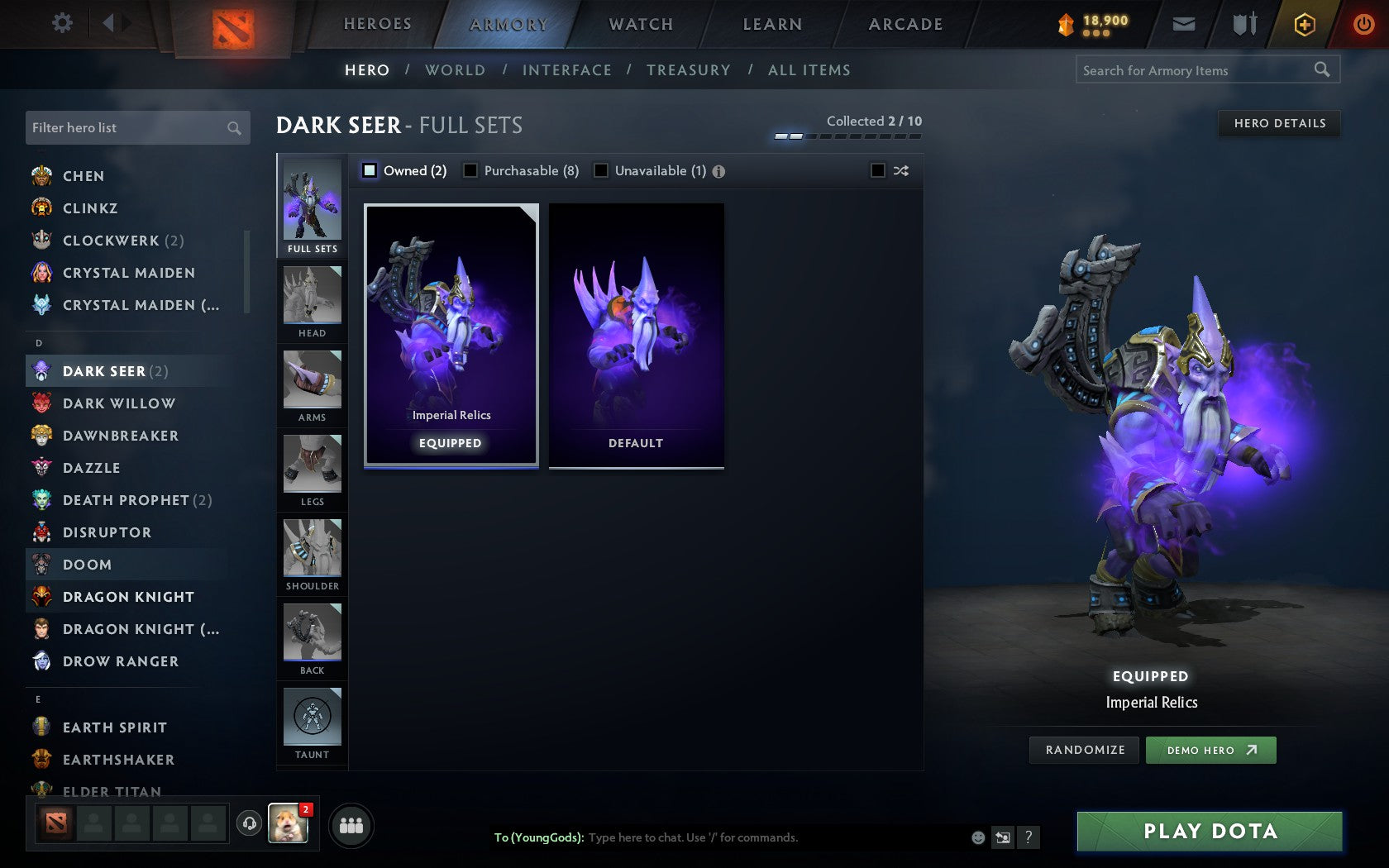Image resolution: width=1389 pixels, height=868 pixels.
Task: Toggle the shuffle sets checkbox
Action: (880, 170)
